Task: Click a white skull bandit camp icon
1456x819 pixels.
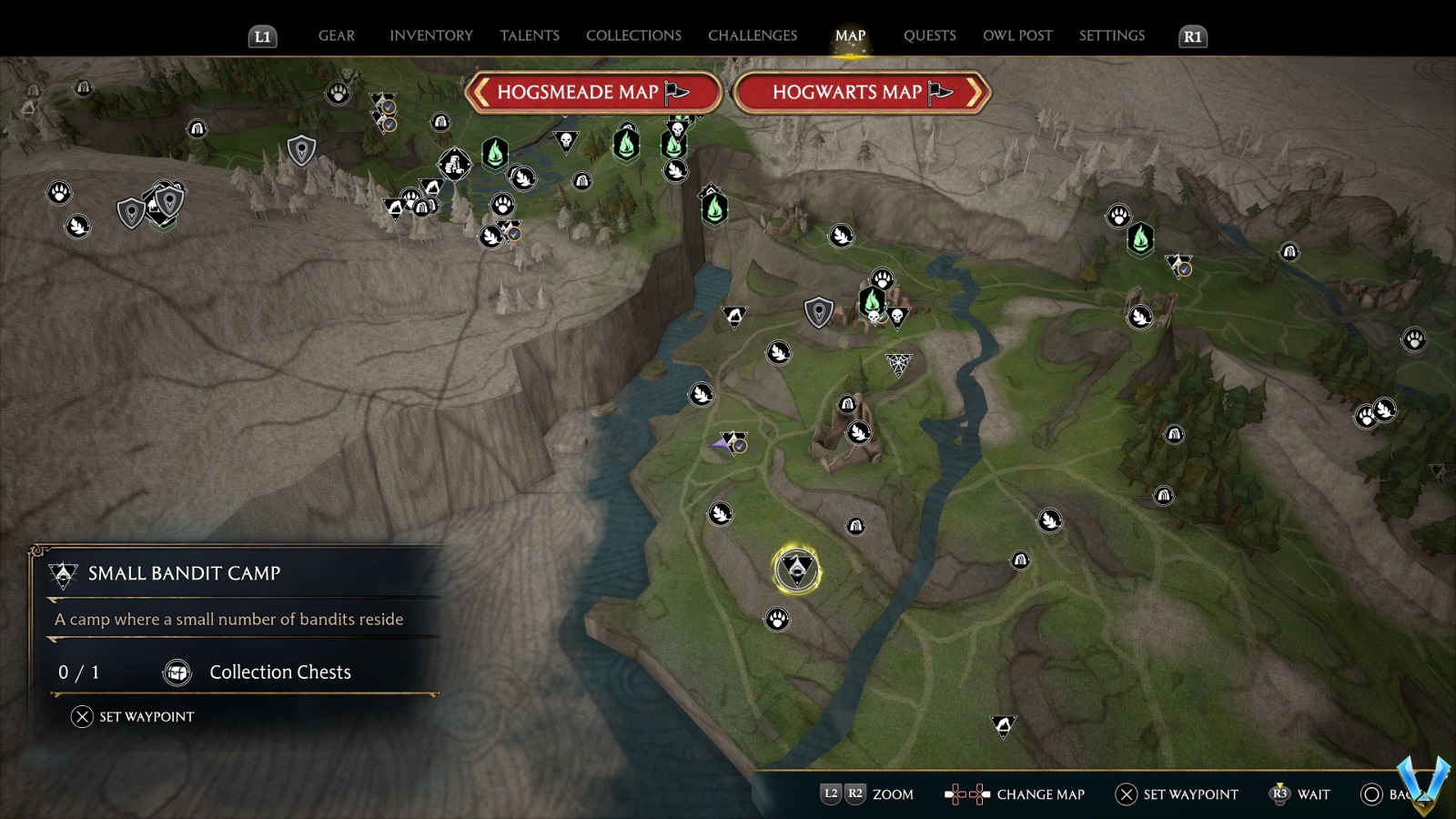Action: click(x=565, y=142)
